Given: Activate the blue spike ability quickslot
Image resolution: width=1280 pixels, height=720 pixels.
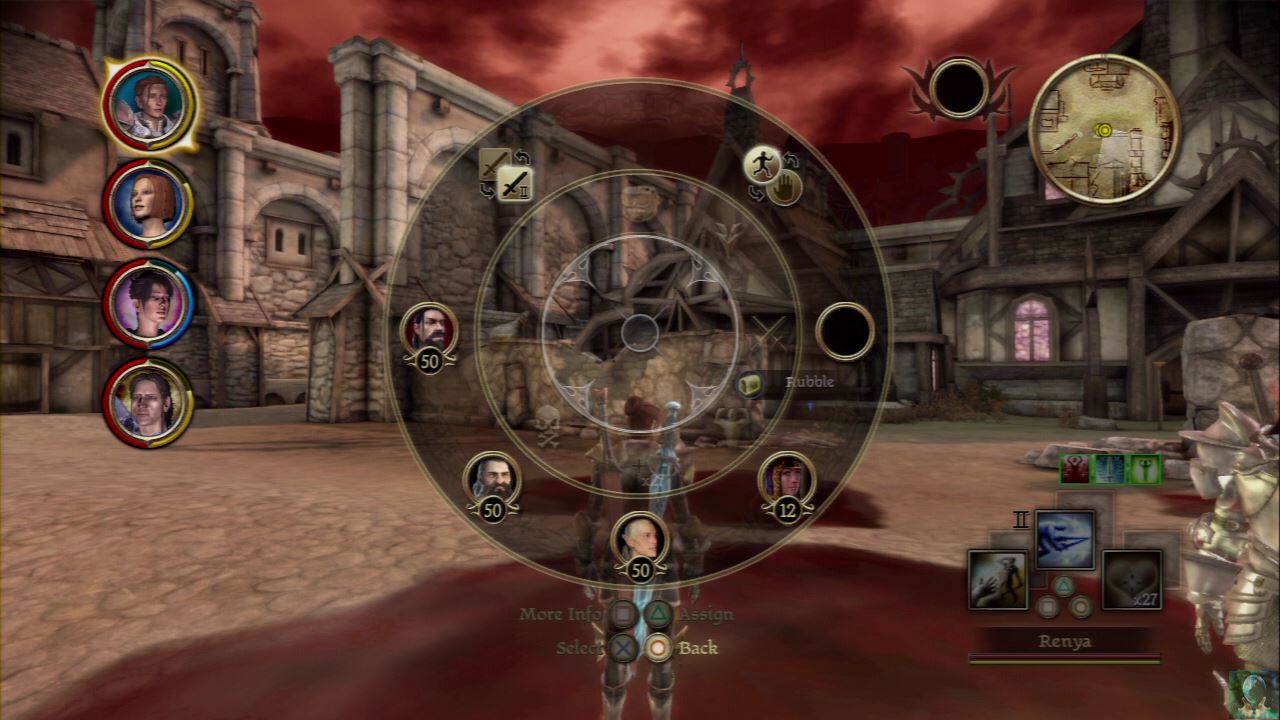Looking at the screenshot, I should tap(1064, 540).
